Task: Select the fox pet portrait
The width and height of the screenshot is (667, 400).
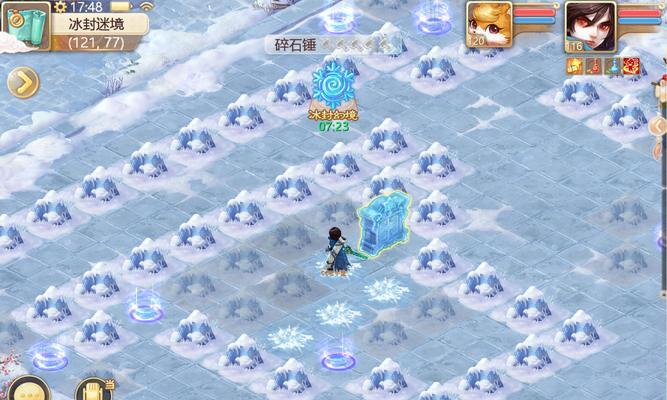Action: tap(489, 22)
